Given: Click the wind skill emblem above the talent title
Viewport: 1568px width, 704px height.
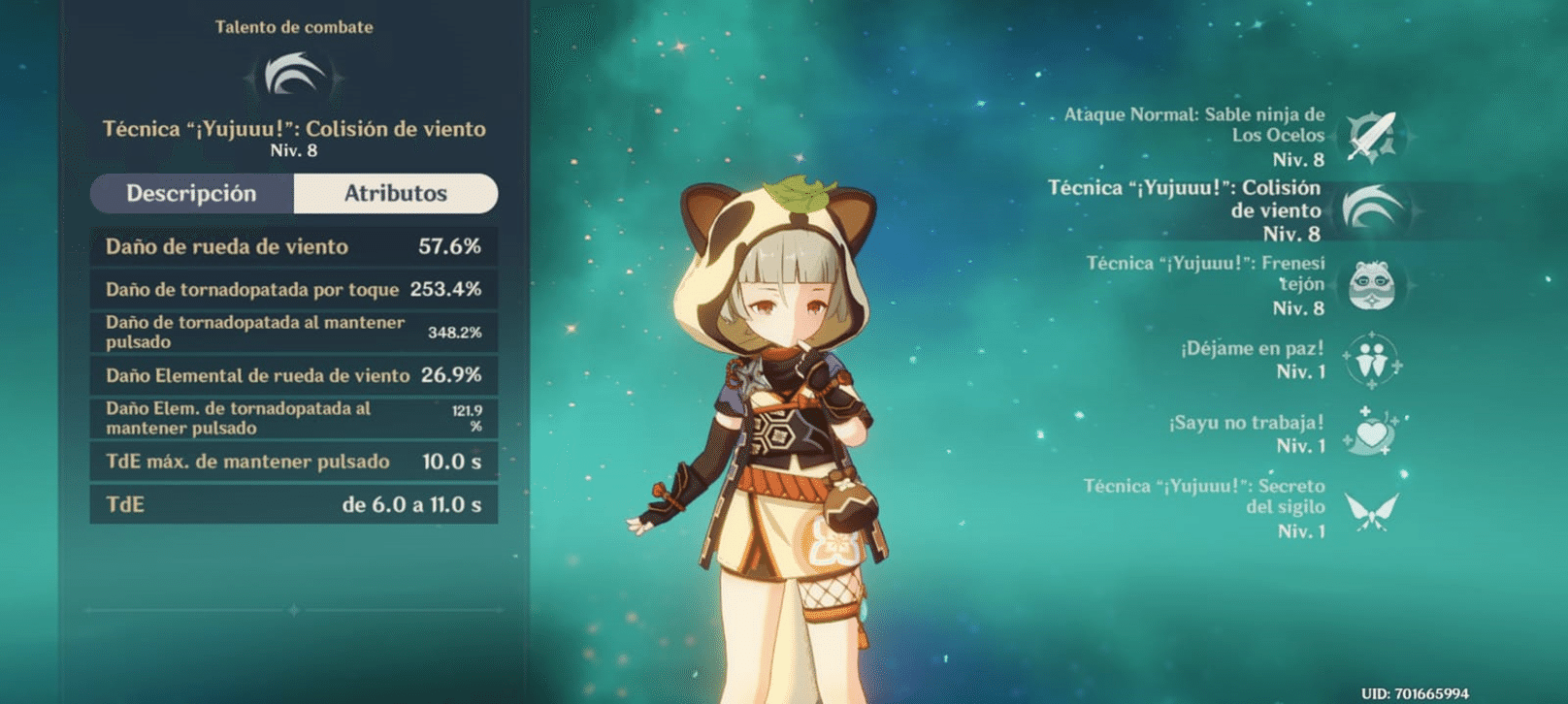Looking at the screenshot, I should (294, 74).
